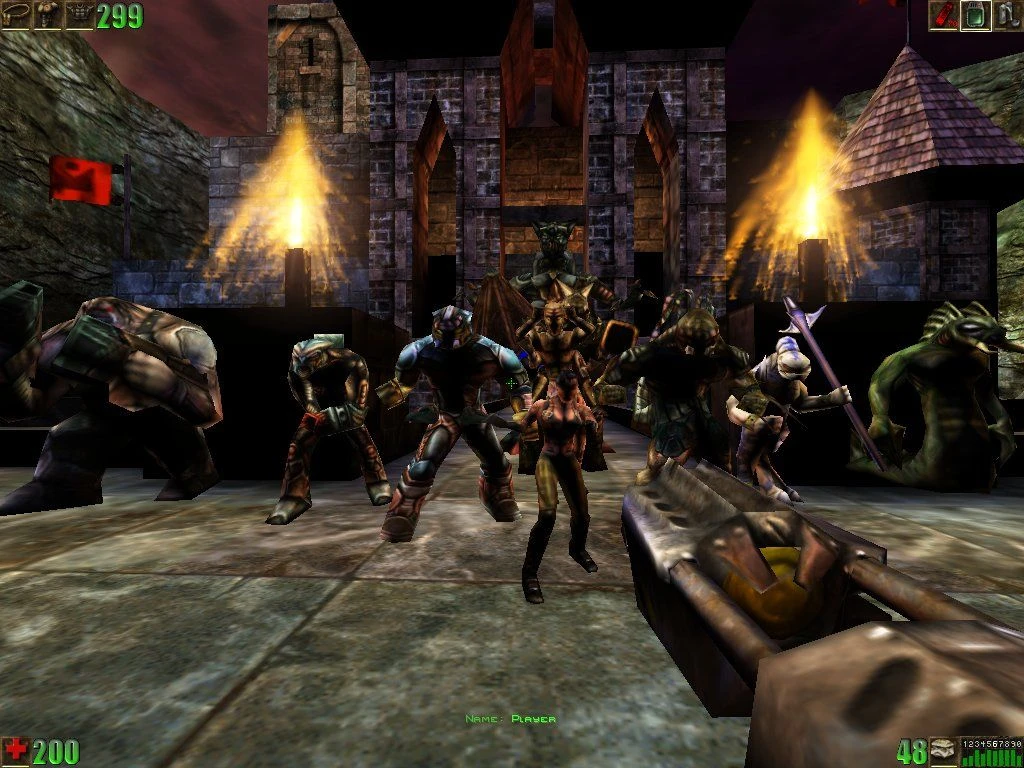
Task: Select the shoulder armor piece icon
Action: click(47, 15)
